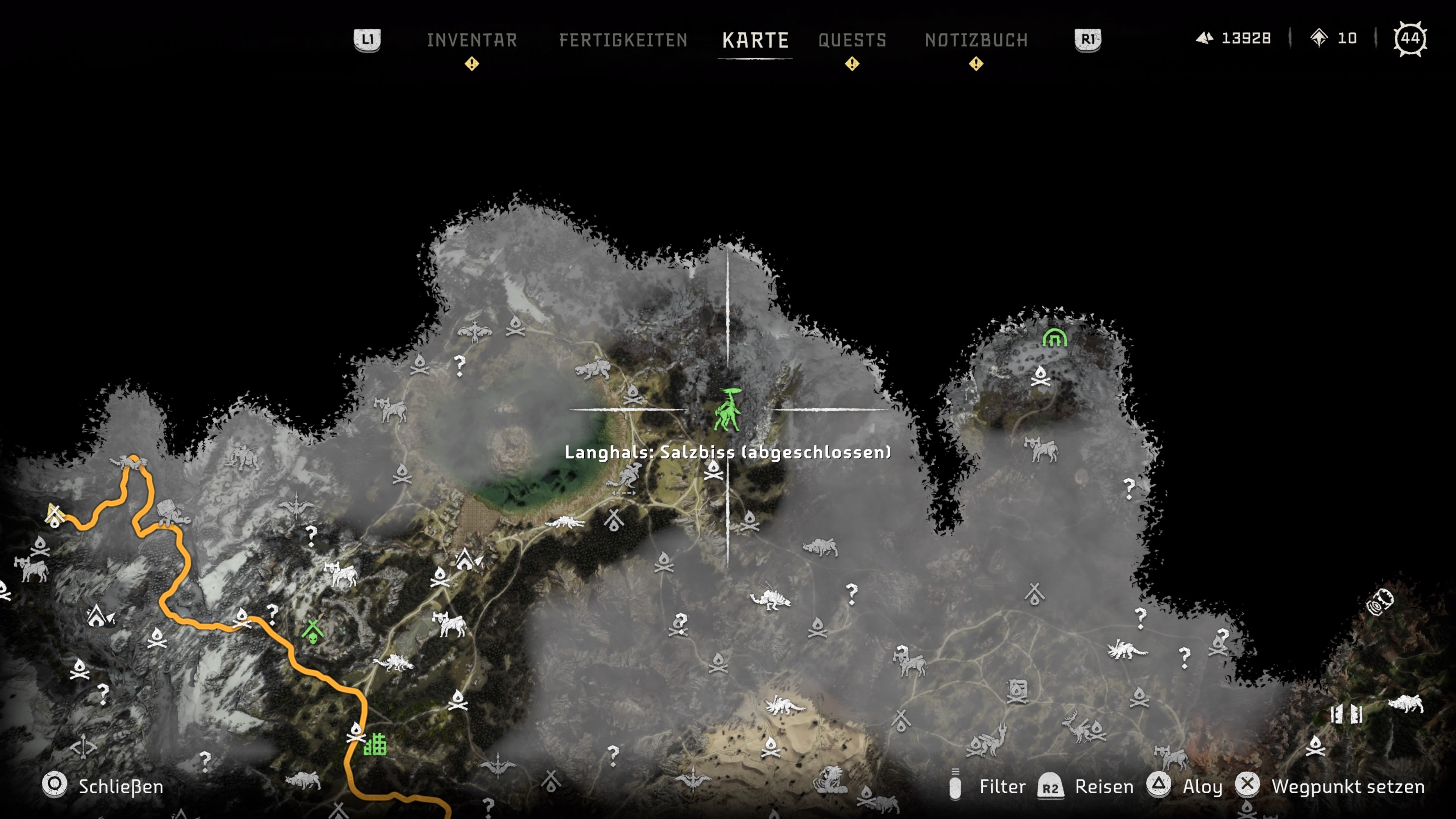Viewport: 1456px width, 819px height.
Task: Open the map Filter option
Action: [1001, 786]
